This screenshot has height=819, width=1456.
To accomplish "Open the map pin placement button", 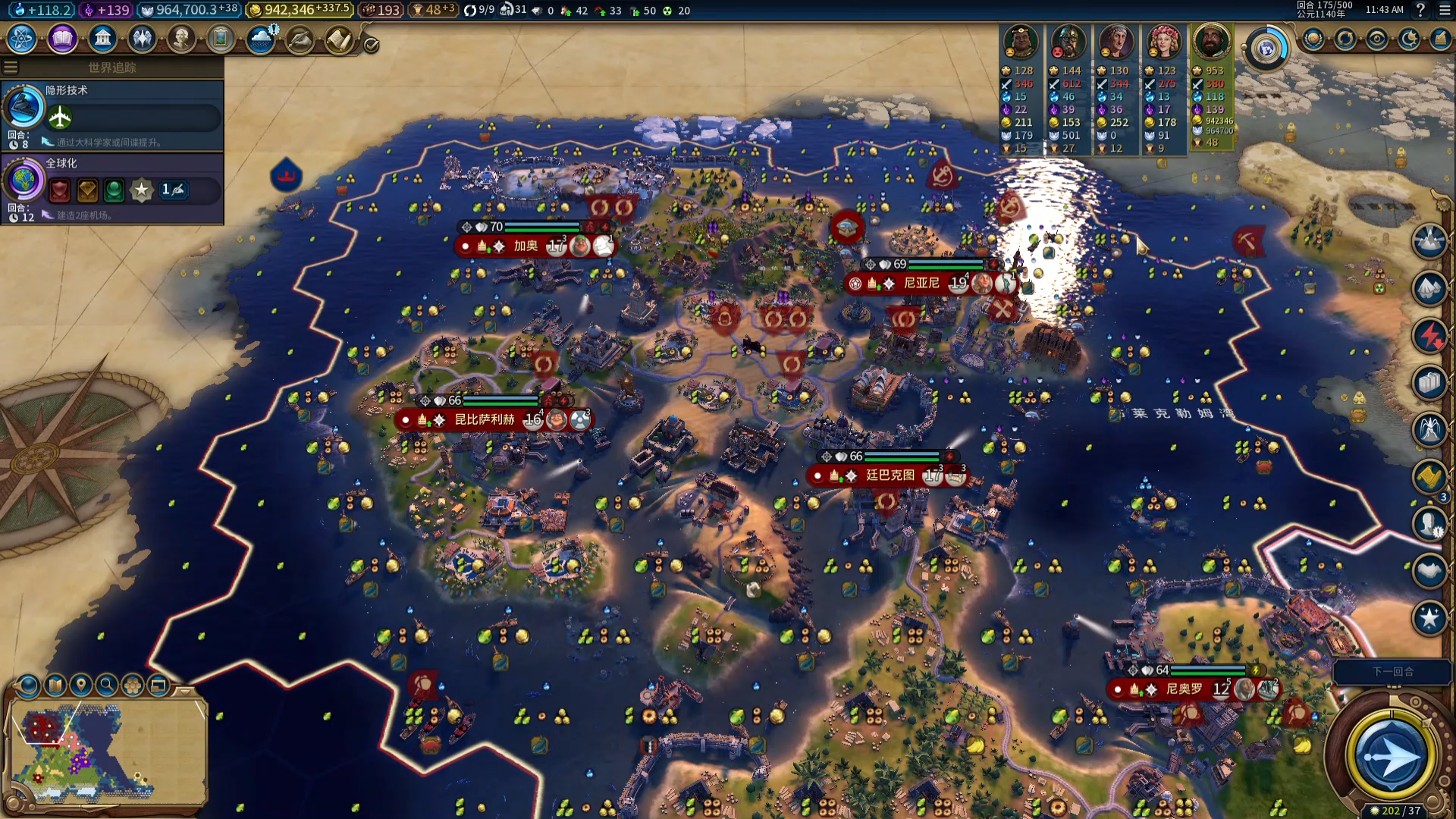I will point(81,686).
